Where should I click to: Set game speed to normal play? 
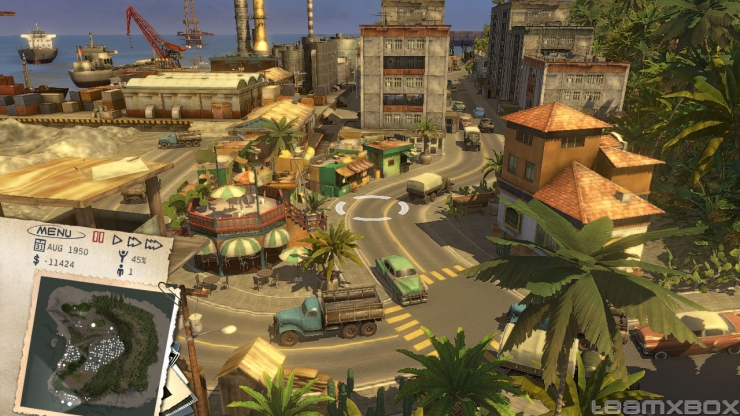pos(117,240)
